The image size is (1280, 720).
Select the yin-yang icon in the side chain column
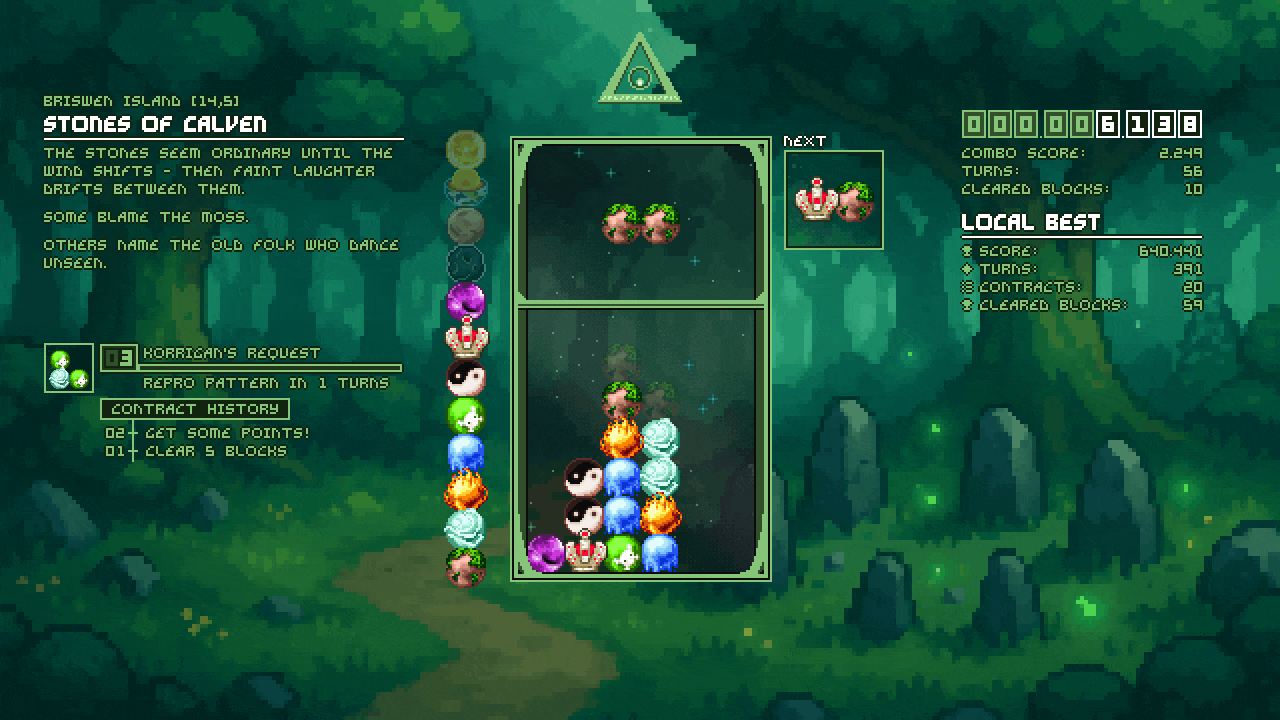point(465,378)
